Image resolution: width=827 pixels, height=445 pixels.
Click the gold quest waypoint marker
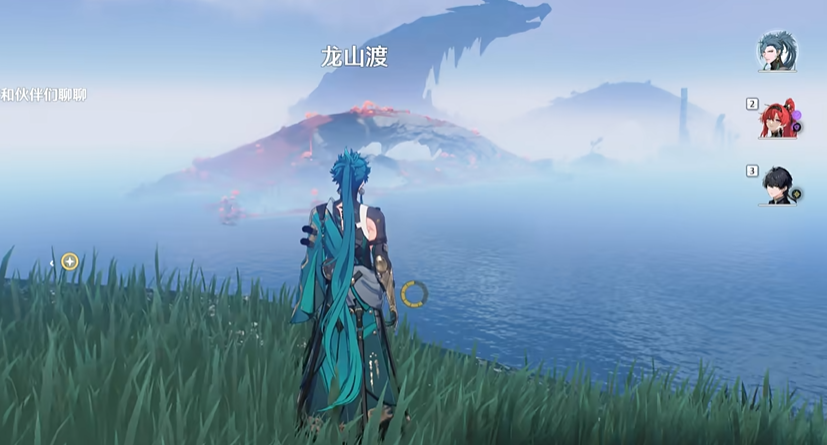(x=69, y=262)
